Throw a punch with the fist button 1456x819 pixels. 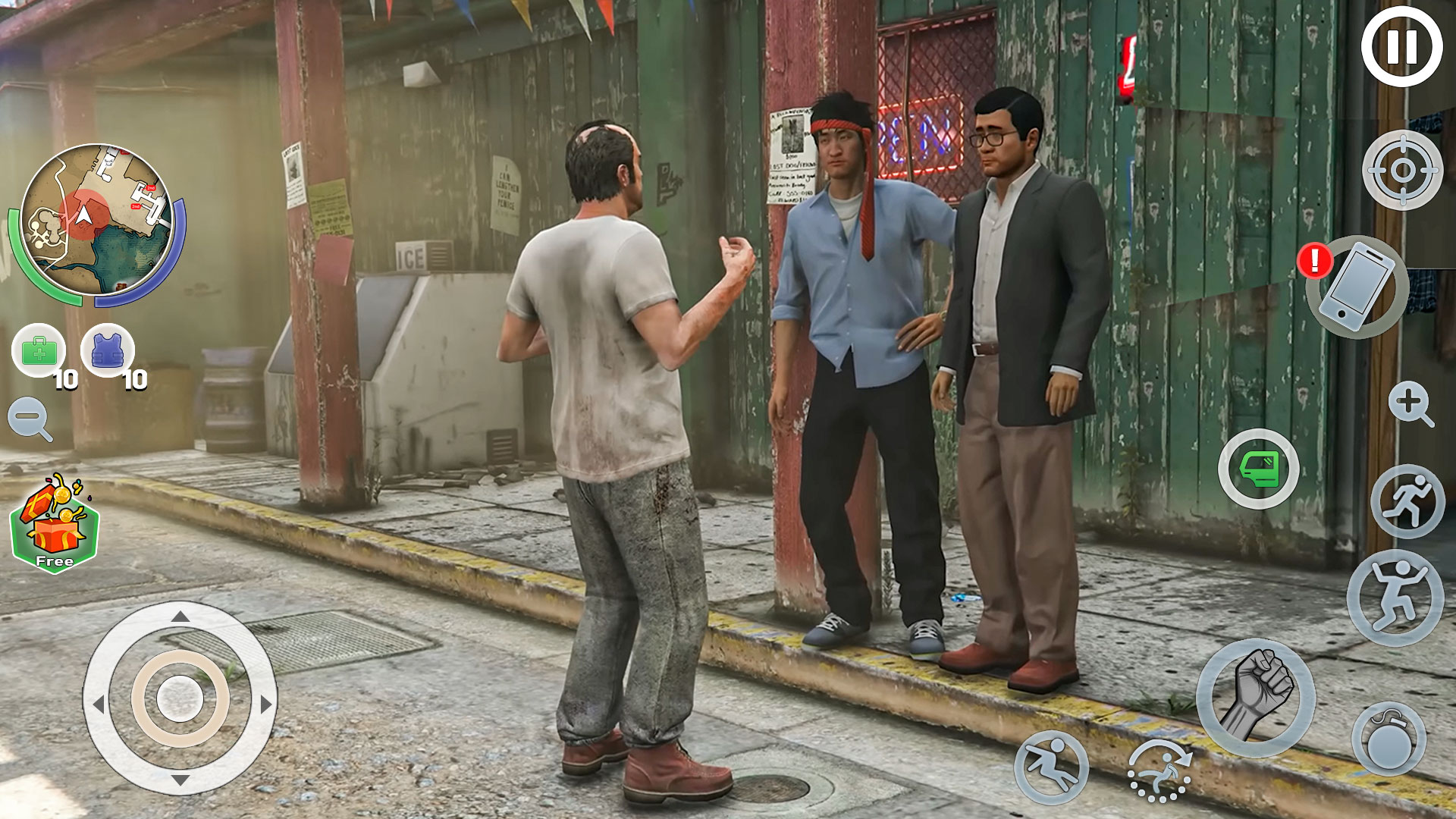pos(1256,696)
